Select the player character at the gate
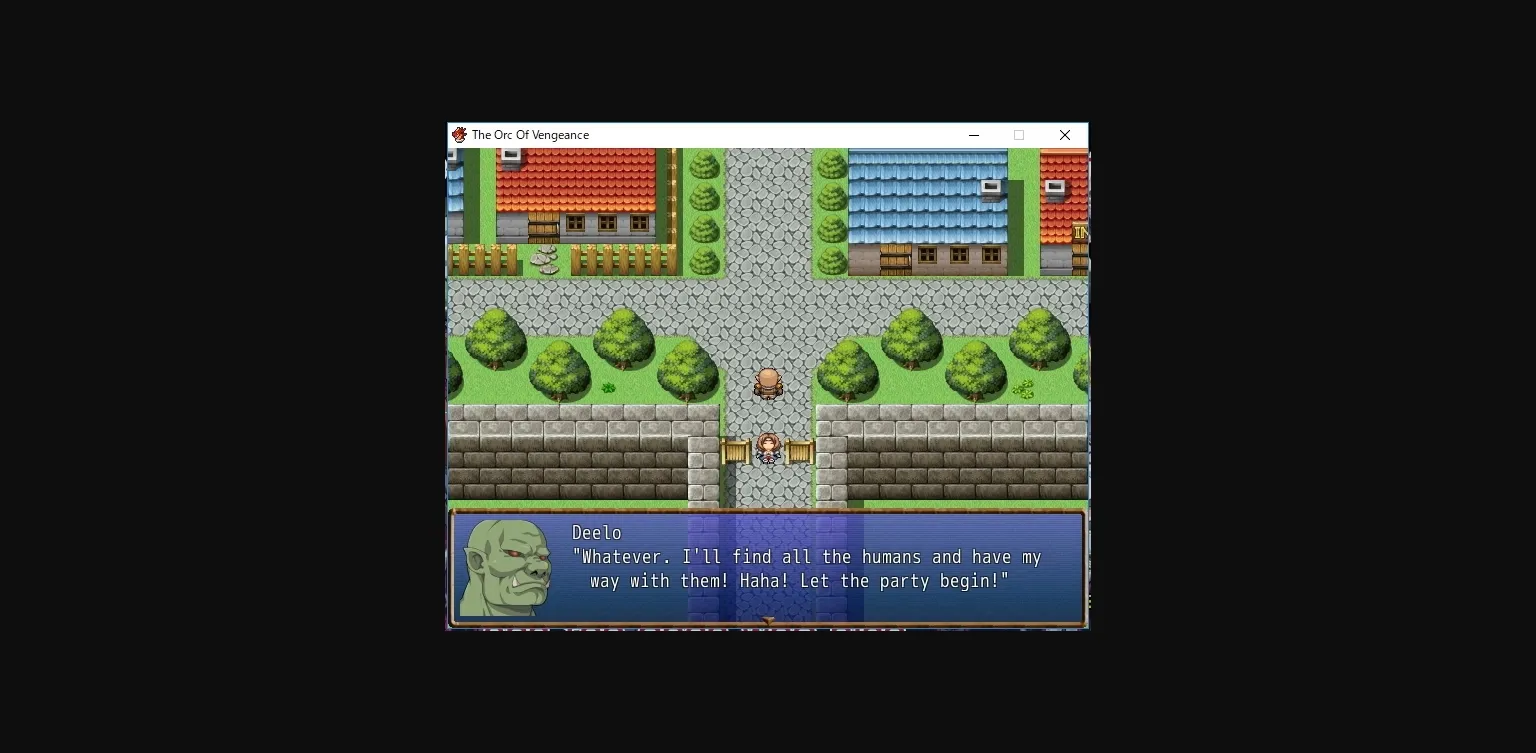 pyautogui.click(x=768, y=450)
